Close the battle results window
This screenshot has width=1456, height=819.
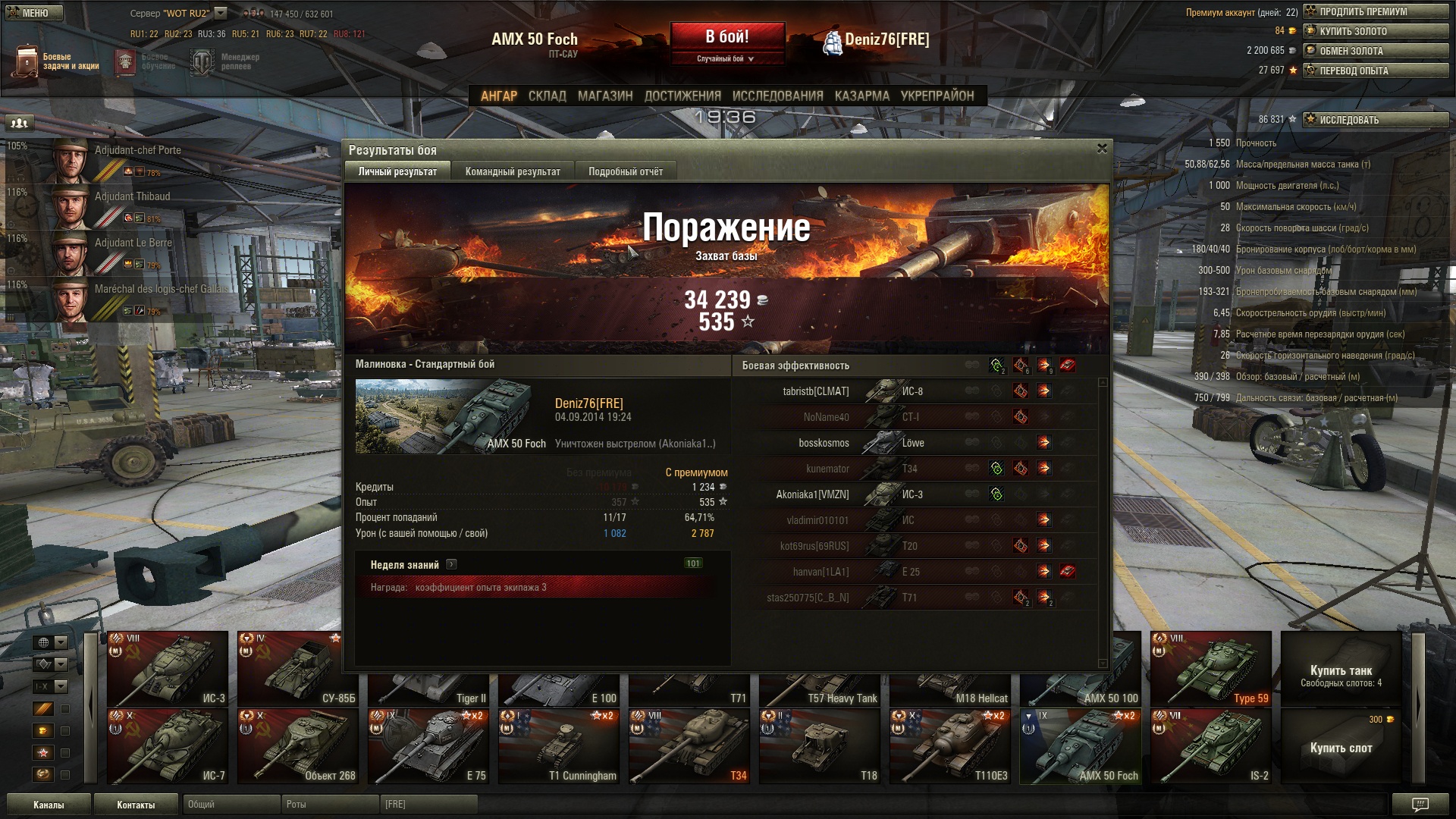coord(1102,149)
